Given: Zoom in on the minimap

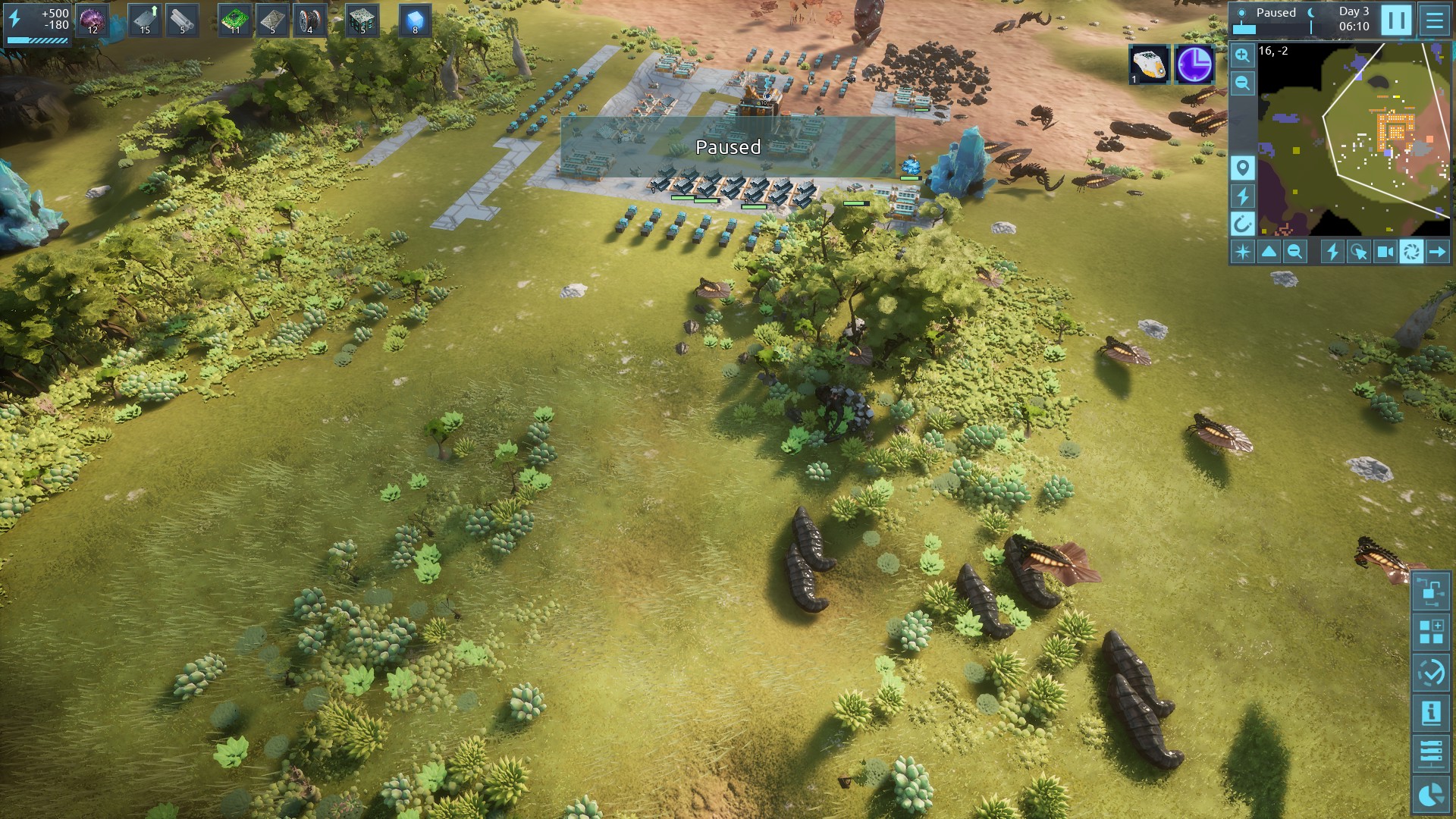Looking at the screenshot, I should 1242,55.
